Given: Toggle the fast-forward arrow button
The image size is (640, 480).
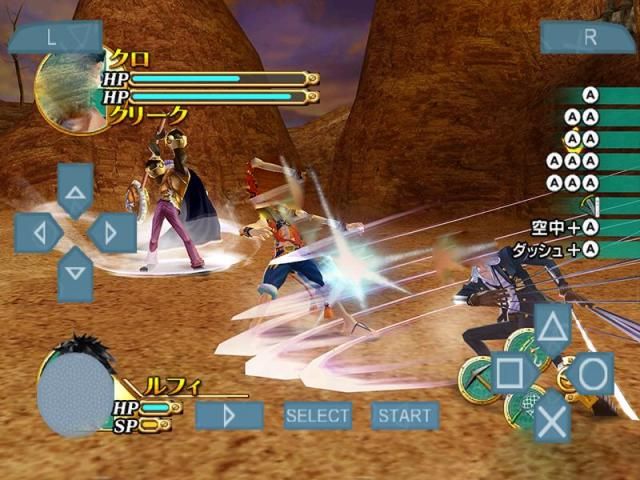Looking at the screenshot, I should point(229,415).
